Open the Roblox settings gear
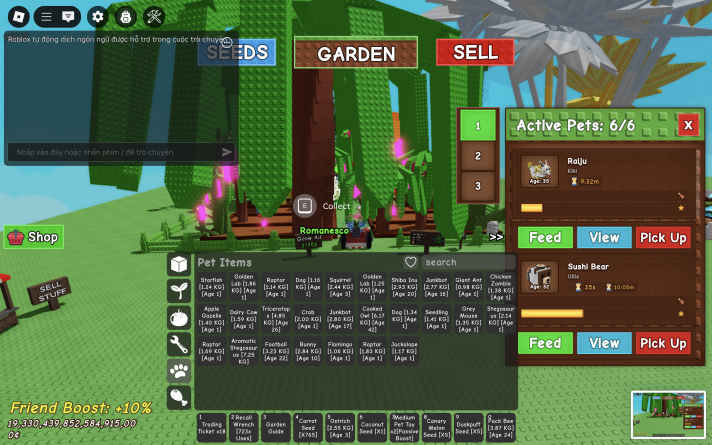712x445 pixels. tap(97, 16)
